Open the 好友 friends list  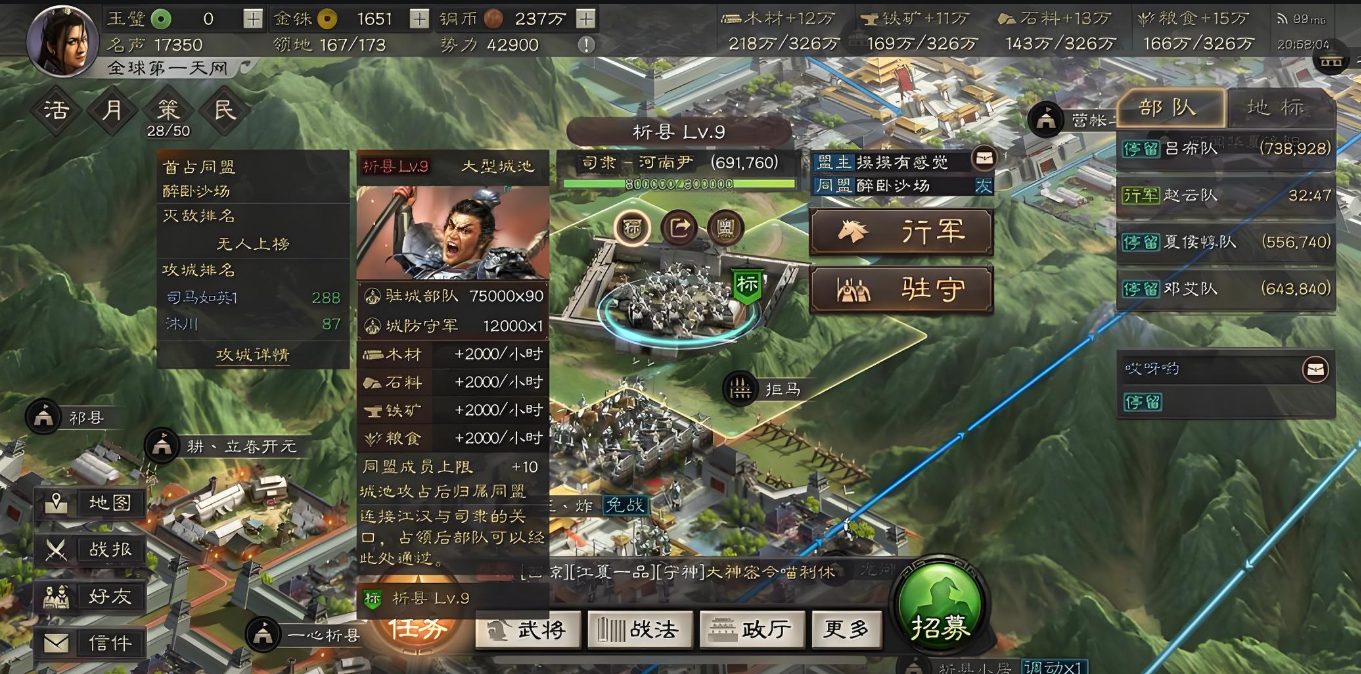(x=91, y=597)
